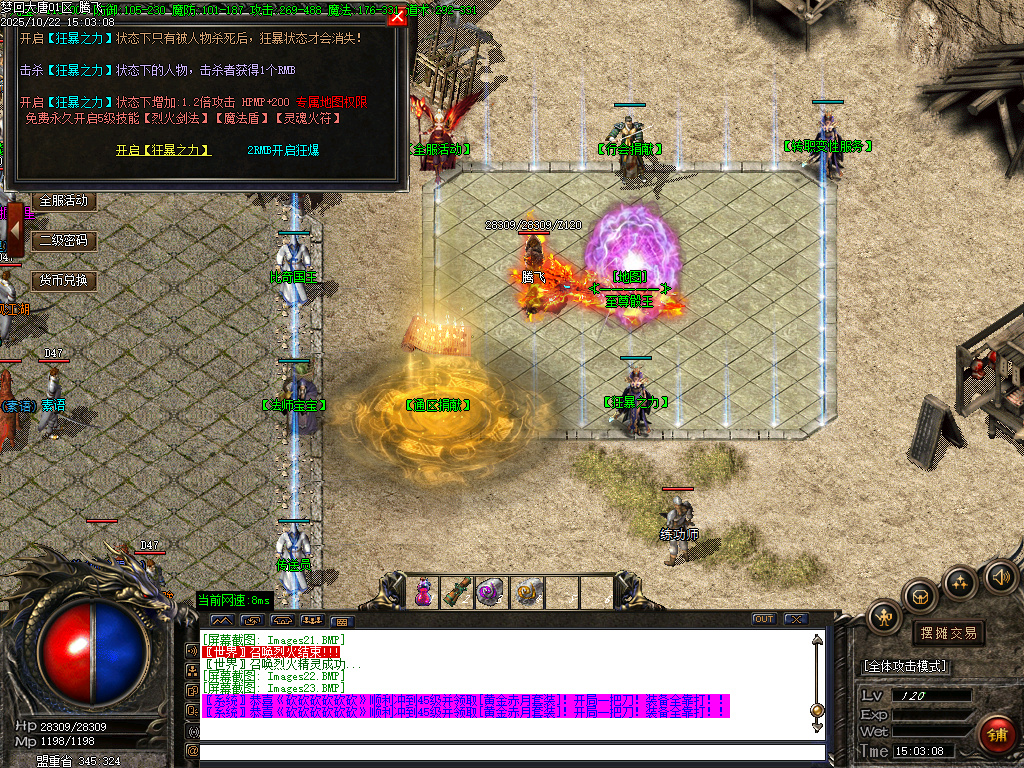The height and width of the screenshot is (768, 1024).
Task: Choose the 开启【狂暴之力】 dialogue option
Action: 164,150
